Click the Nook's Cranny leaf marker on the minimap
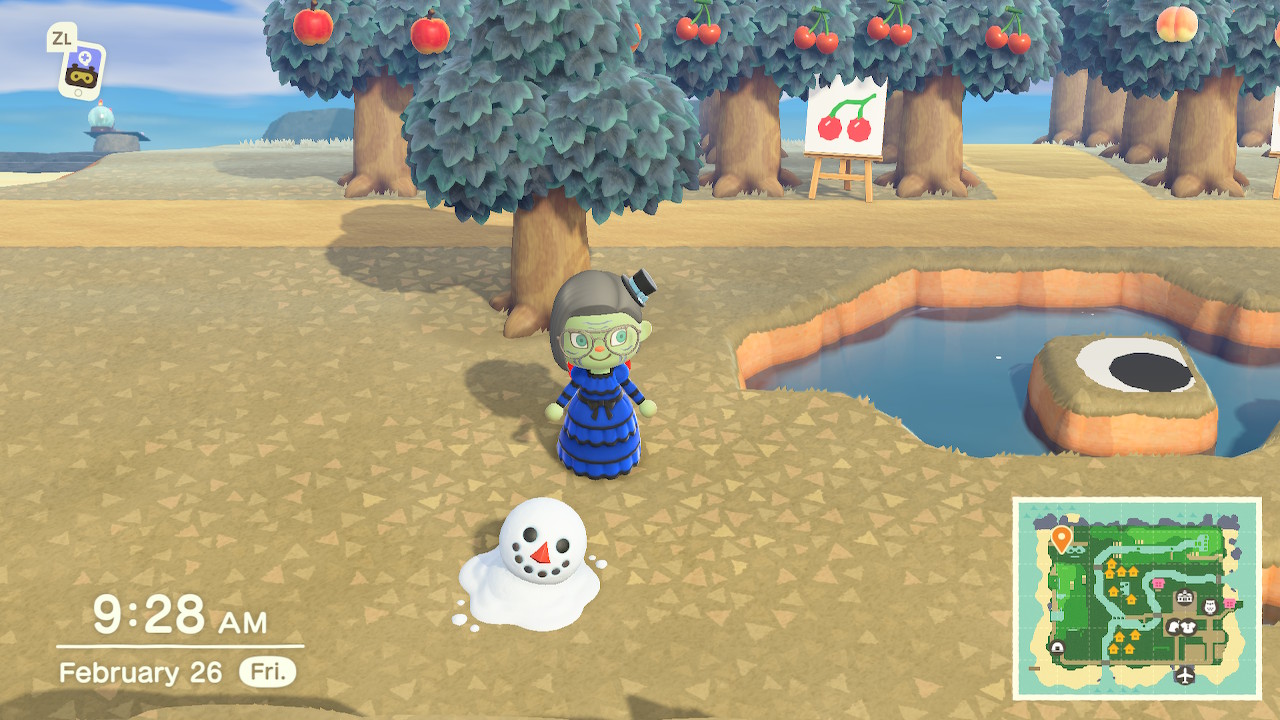This screenshot has height=720, width=1280. point(1174,627)
